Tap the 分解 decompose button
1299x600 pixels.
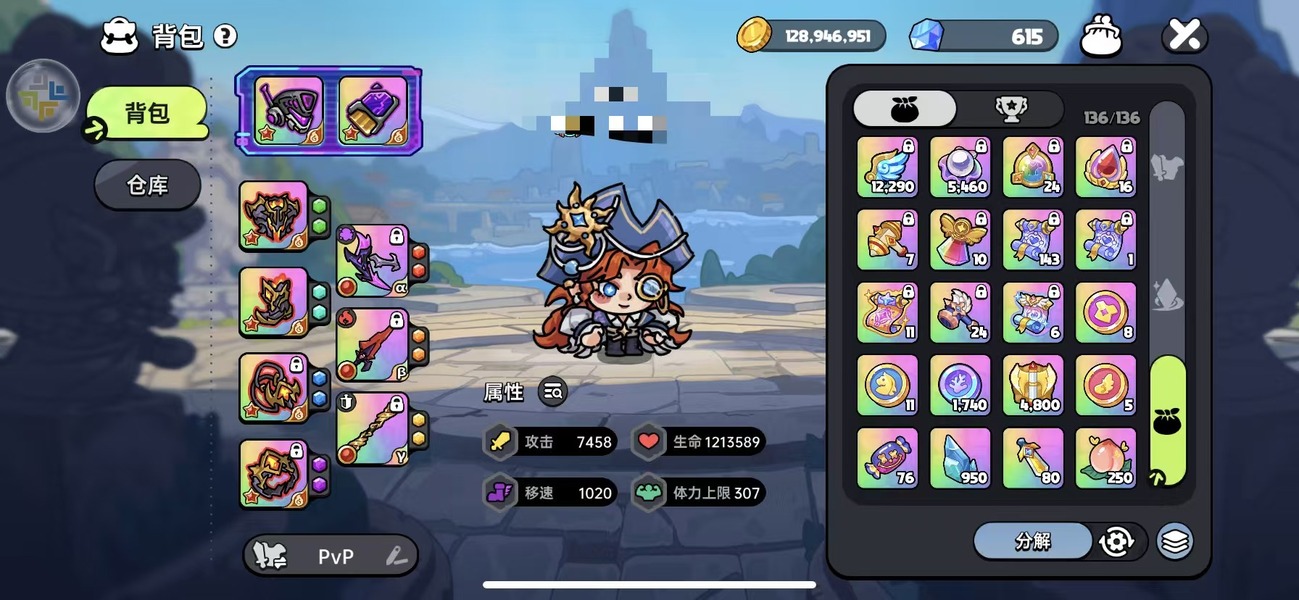click(1032, 541)
